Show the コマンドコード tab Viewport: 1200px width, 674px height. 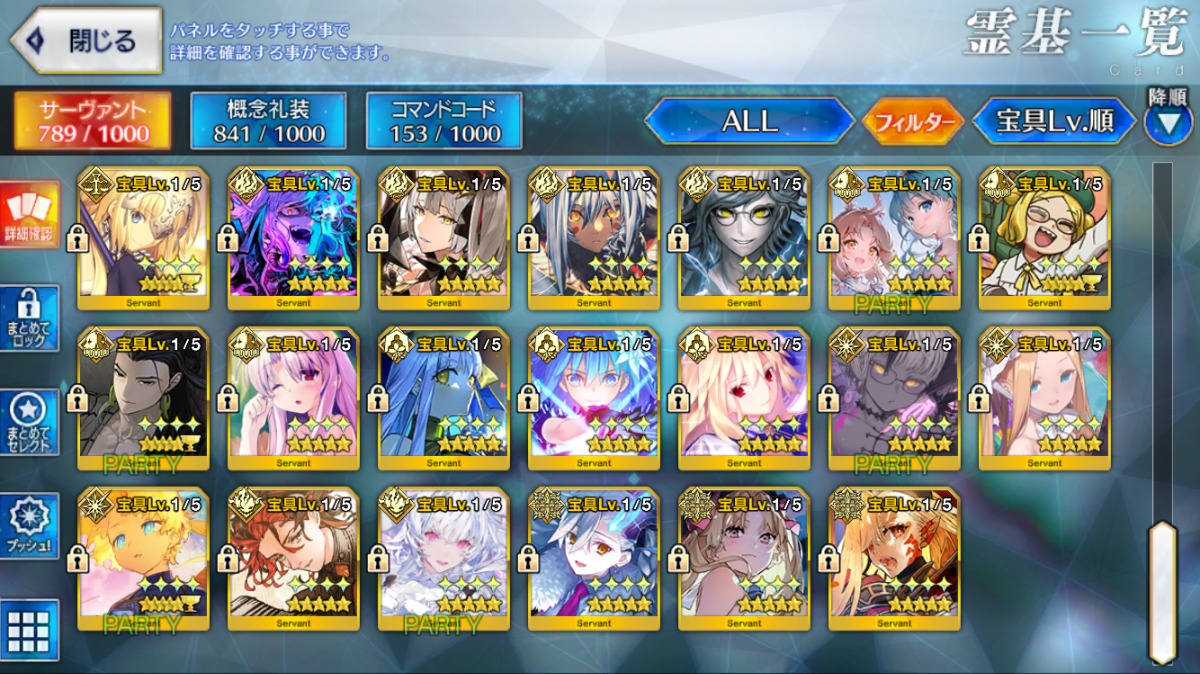(444, 121)
